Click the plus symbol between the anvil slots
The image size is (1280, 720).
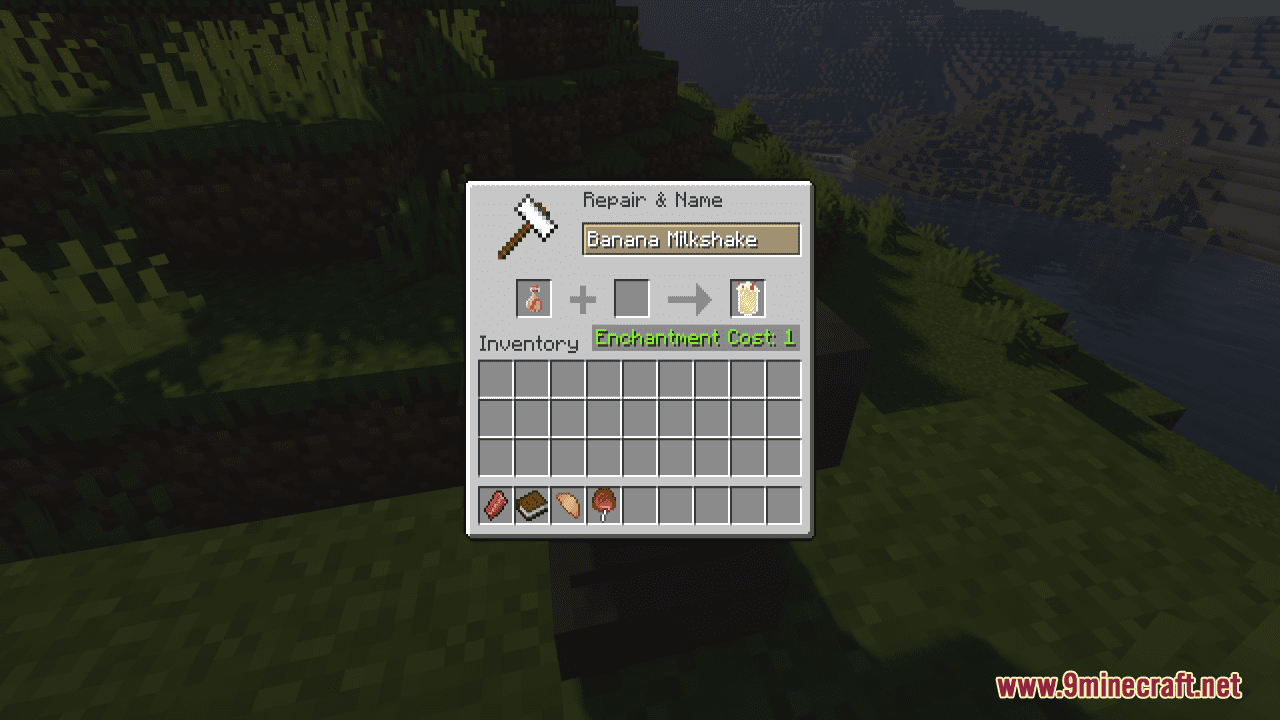(x=582, y=298)
